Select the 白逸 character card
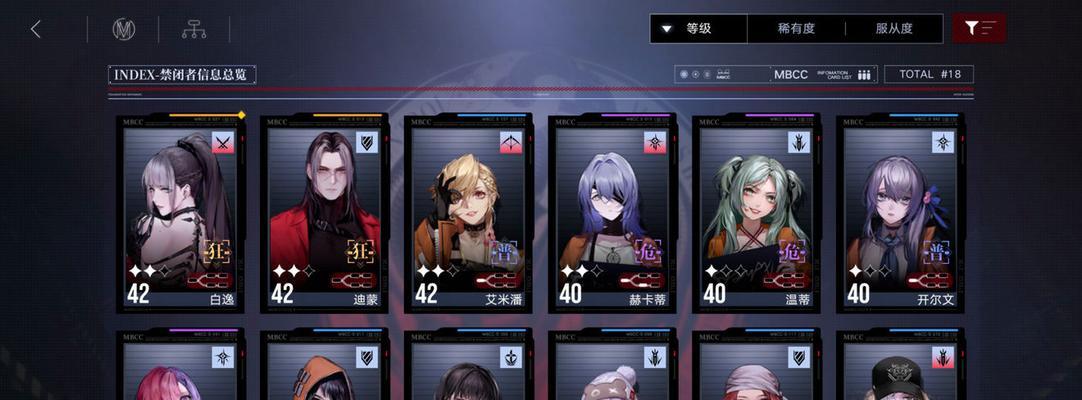This screenshot has width=1082, height=400. tap(182, 214)
